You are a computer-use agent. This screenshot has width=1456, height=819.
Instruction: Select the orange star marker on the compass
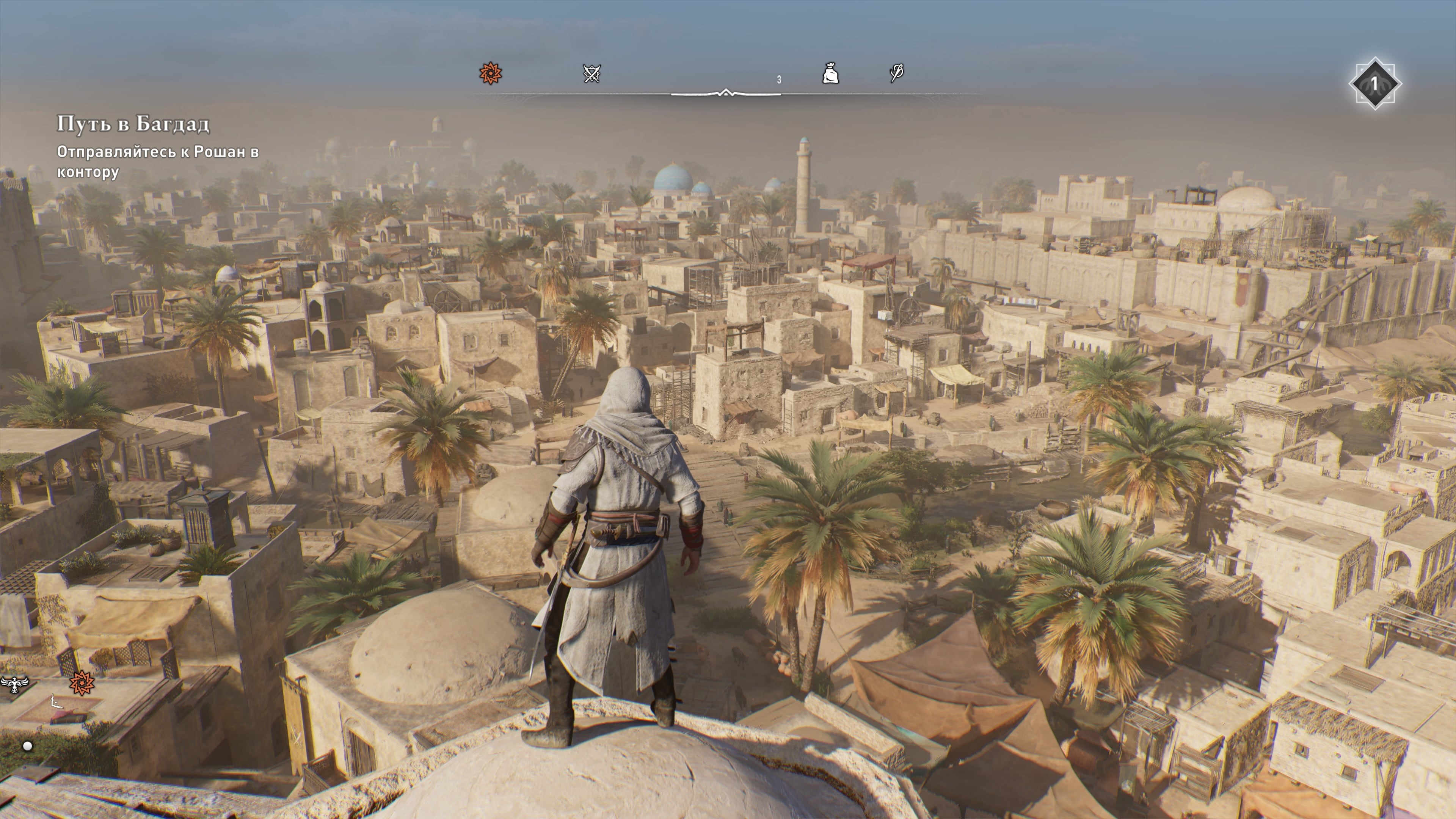point(490,74)
